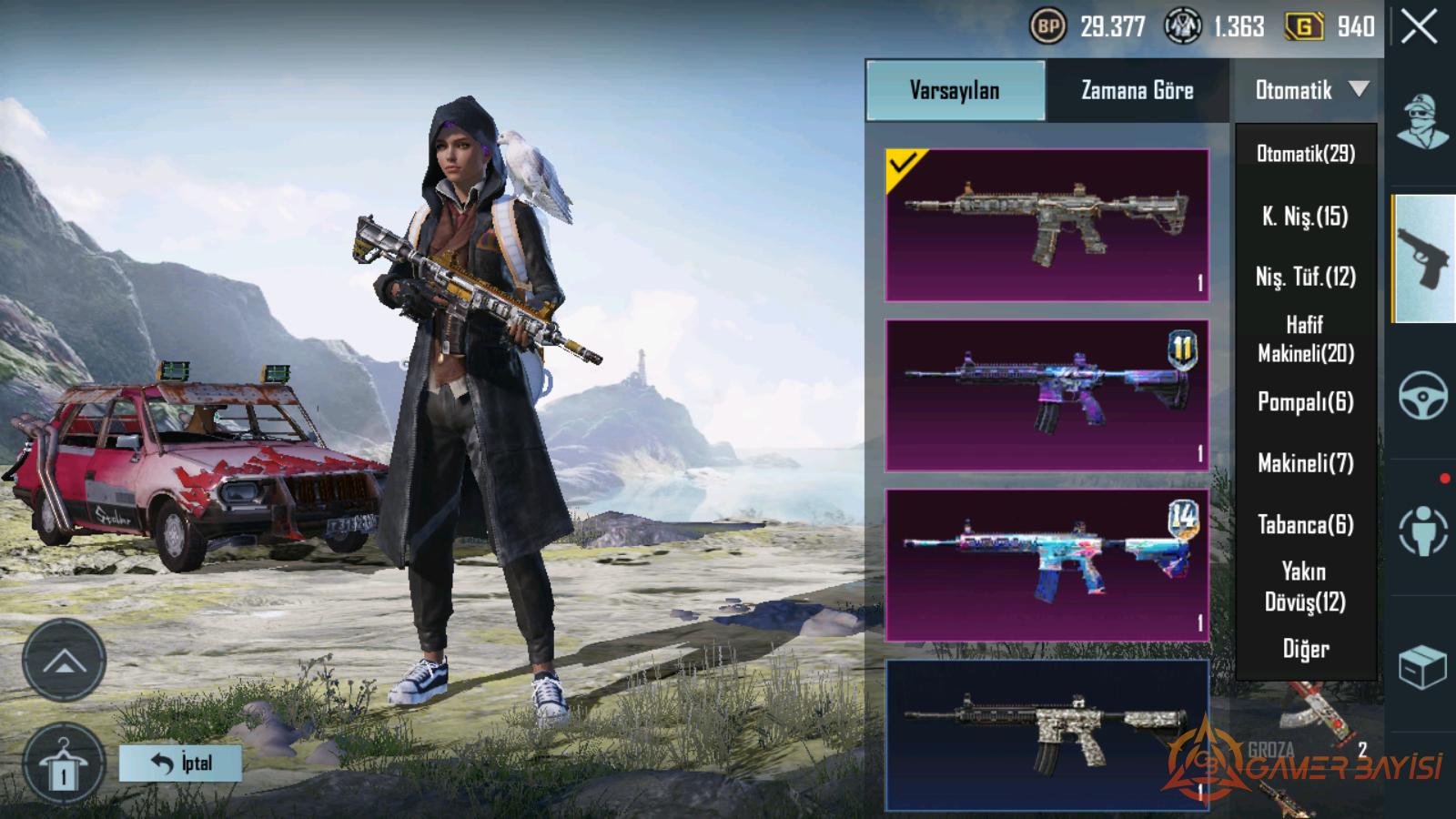Select Tabanca(6) pistol category
This screenshot has height=819, width=1456.
coord(1305,525)
